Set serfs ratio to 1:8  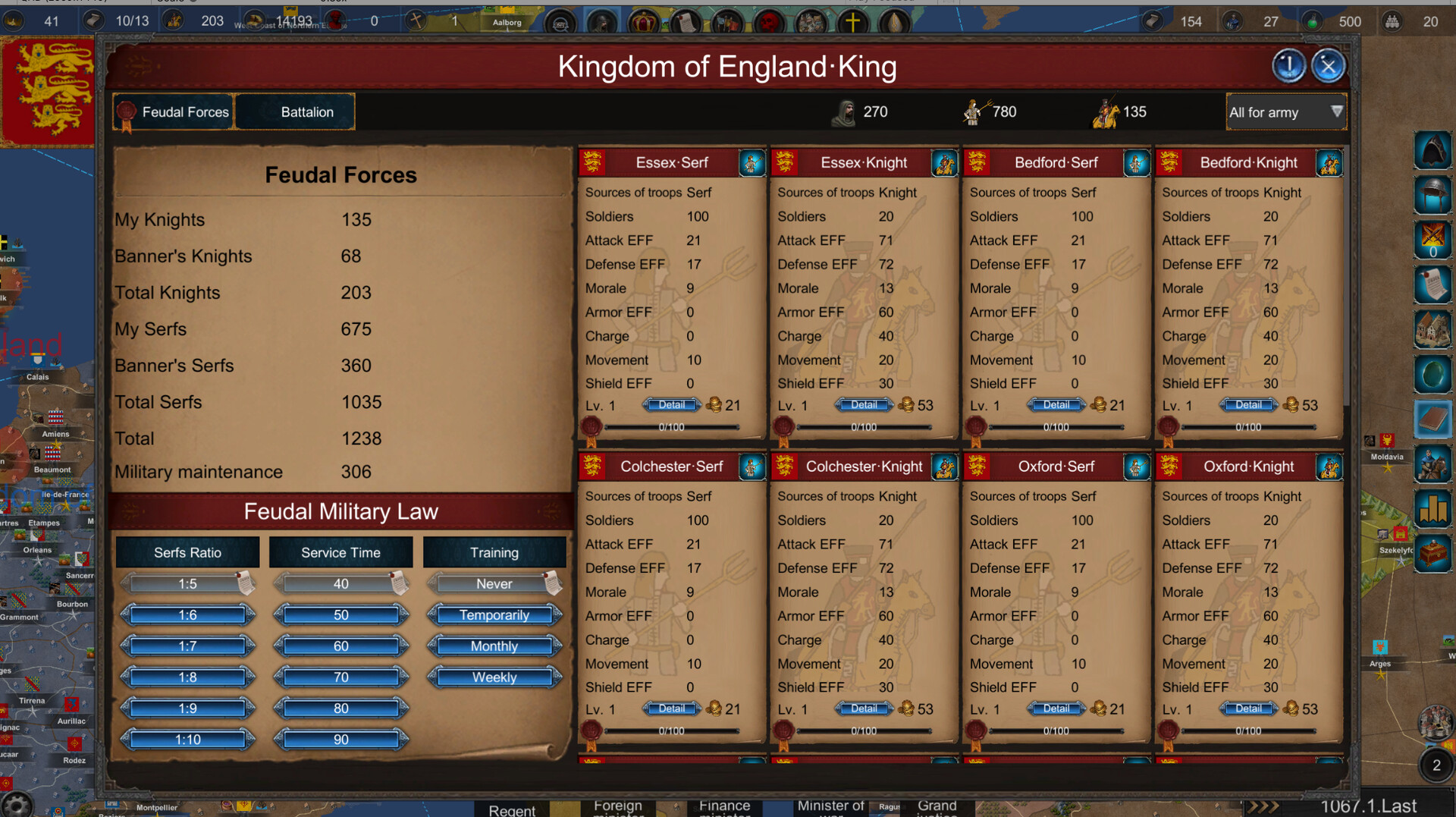point(187,677)
